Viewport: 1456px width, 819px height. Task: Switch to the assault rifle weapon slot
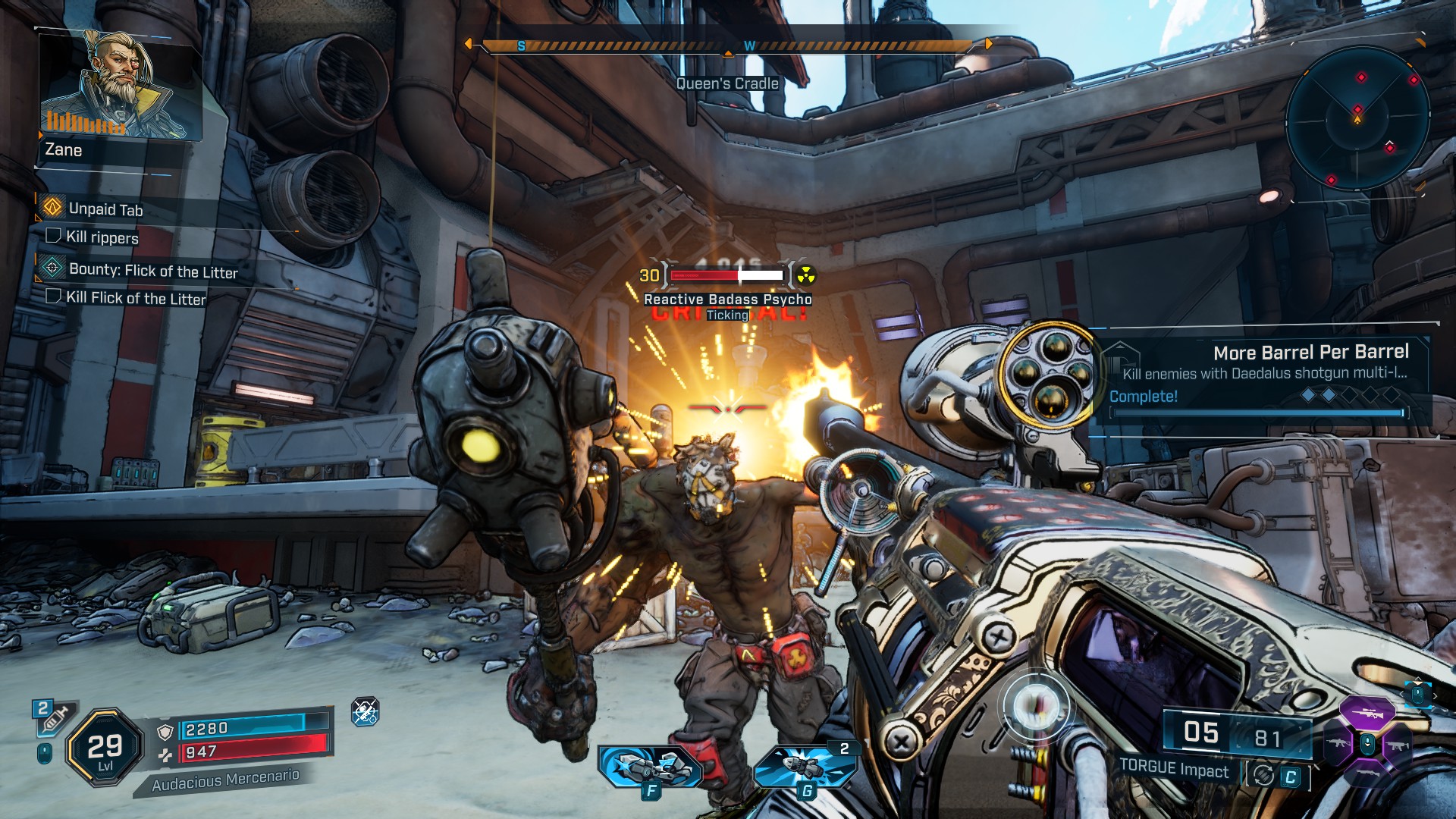click(x=1337, y=743)
